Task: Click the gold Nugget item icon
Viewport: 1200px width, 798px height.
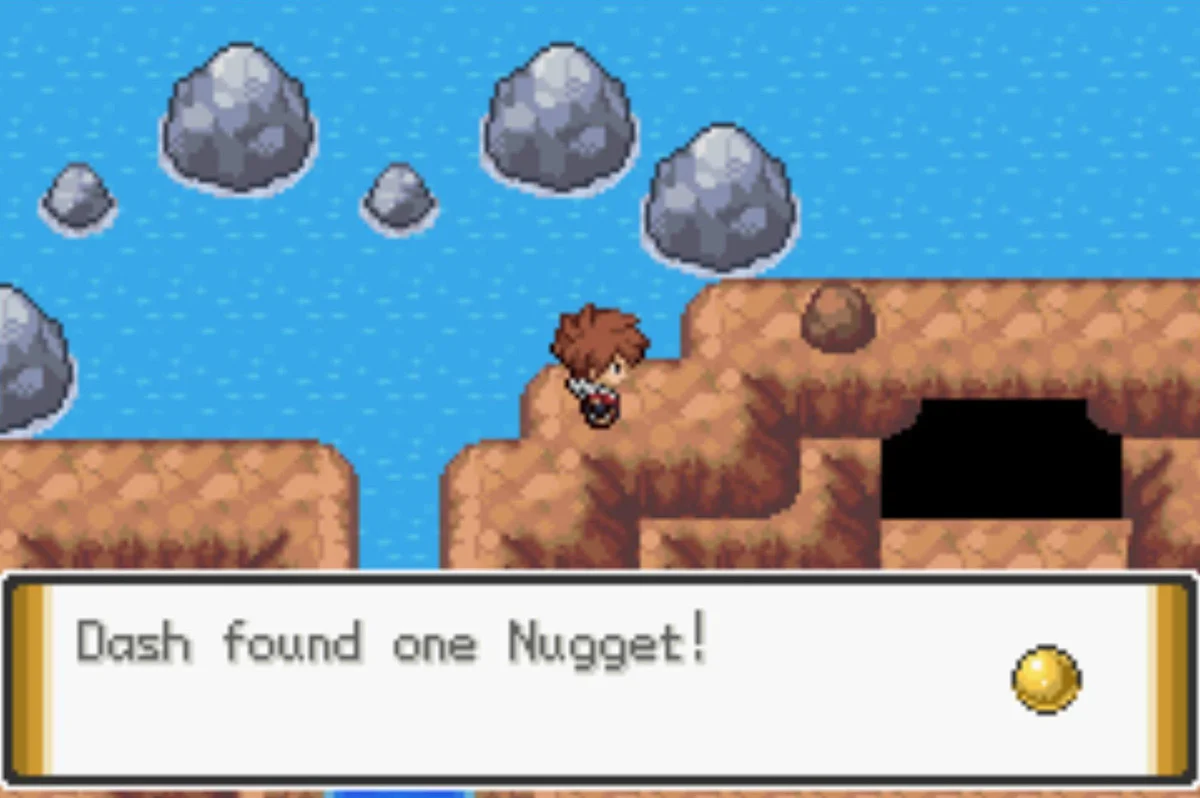Action: point(1045,680)
